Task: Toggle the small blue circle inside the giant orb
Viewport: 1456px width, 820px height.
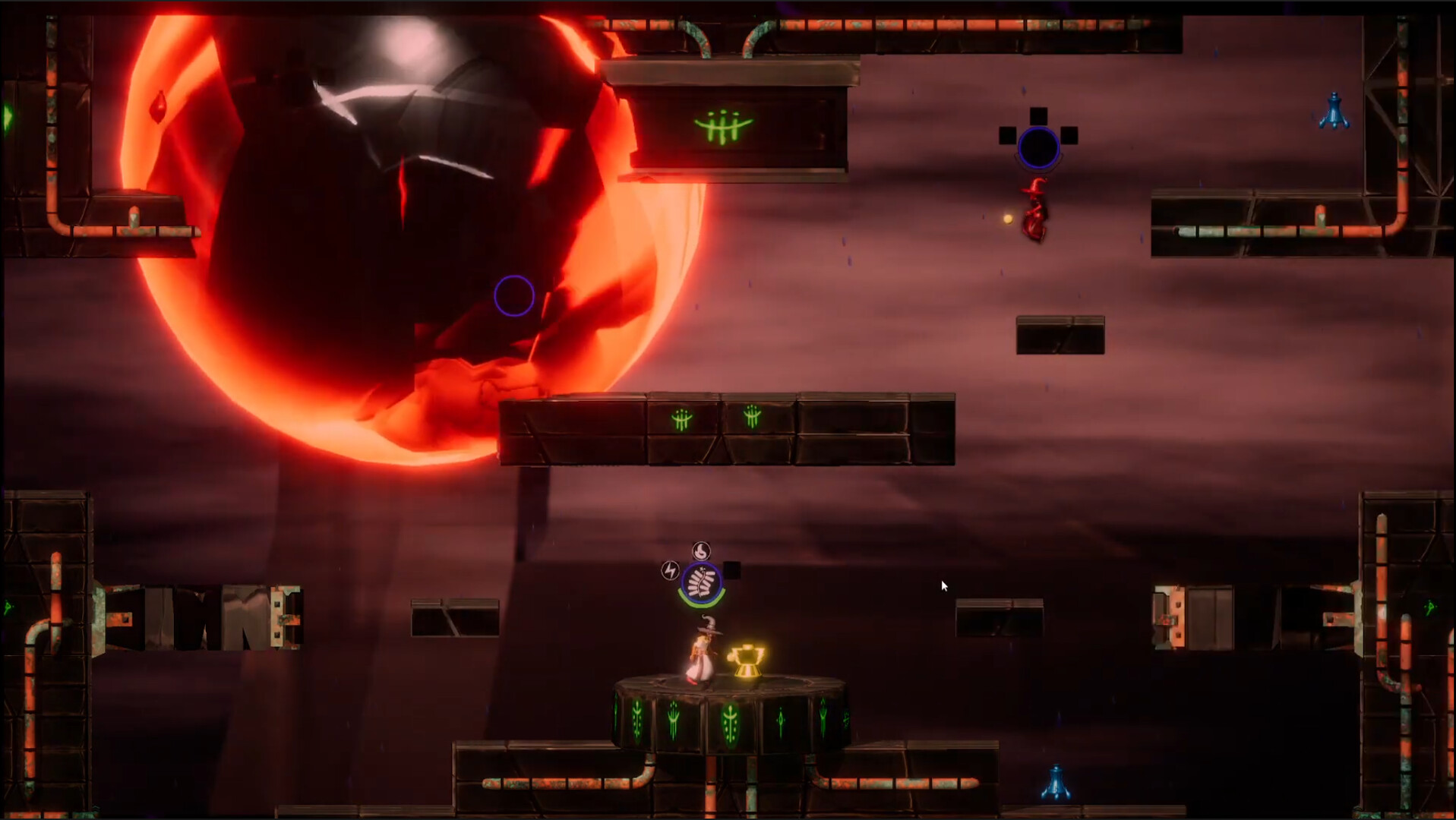Action: [516, 295]
